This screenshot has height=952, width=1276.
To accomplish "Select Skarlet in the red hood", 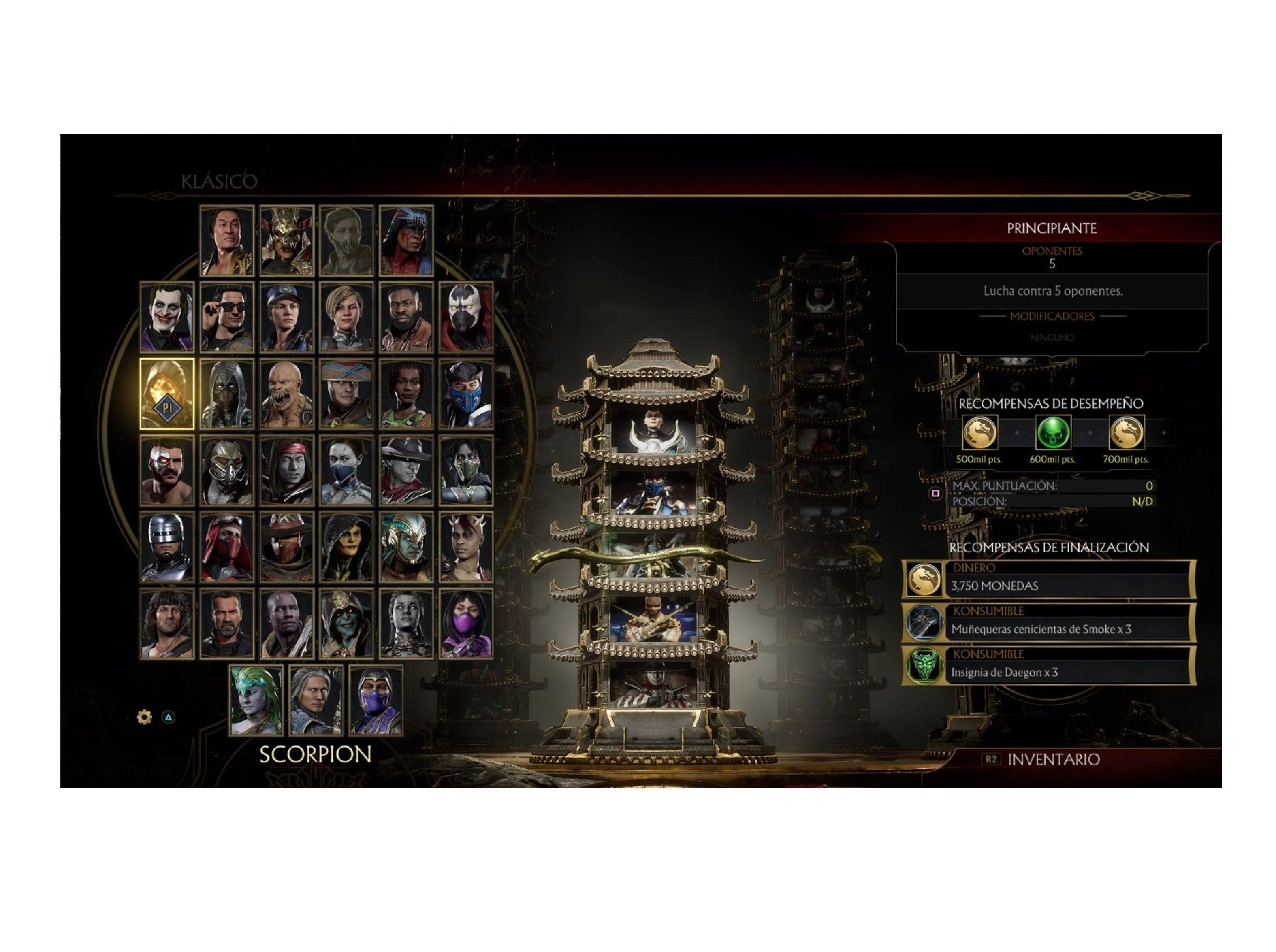I will (226, 546).
